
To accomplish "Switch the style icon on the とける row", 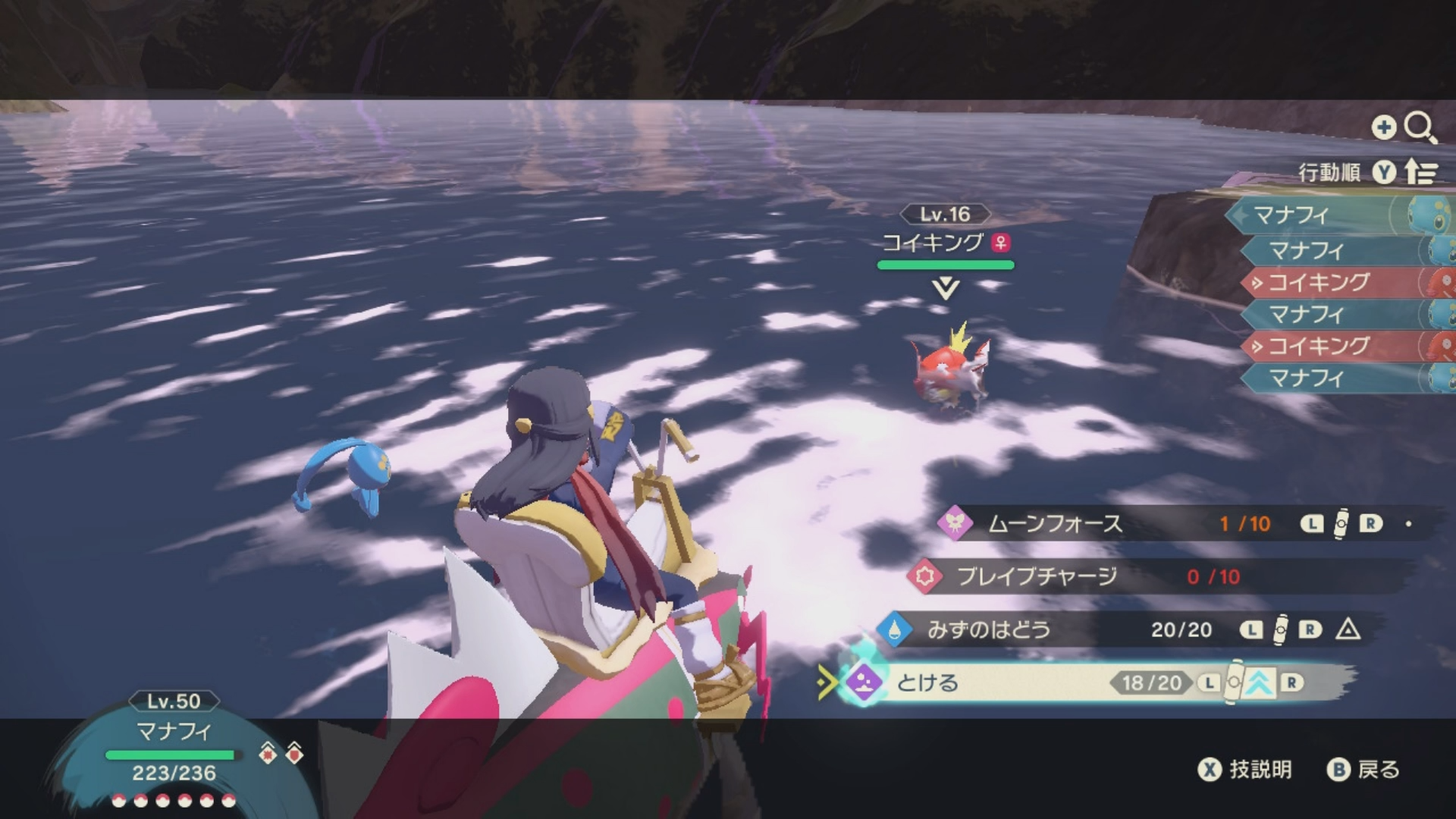I will coord(1257,683).
